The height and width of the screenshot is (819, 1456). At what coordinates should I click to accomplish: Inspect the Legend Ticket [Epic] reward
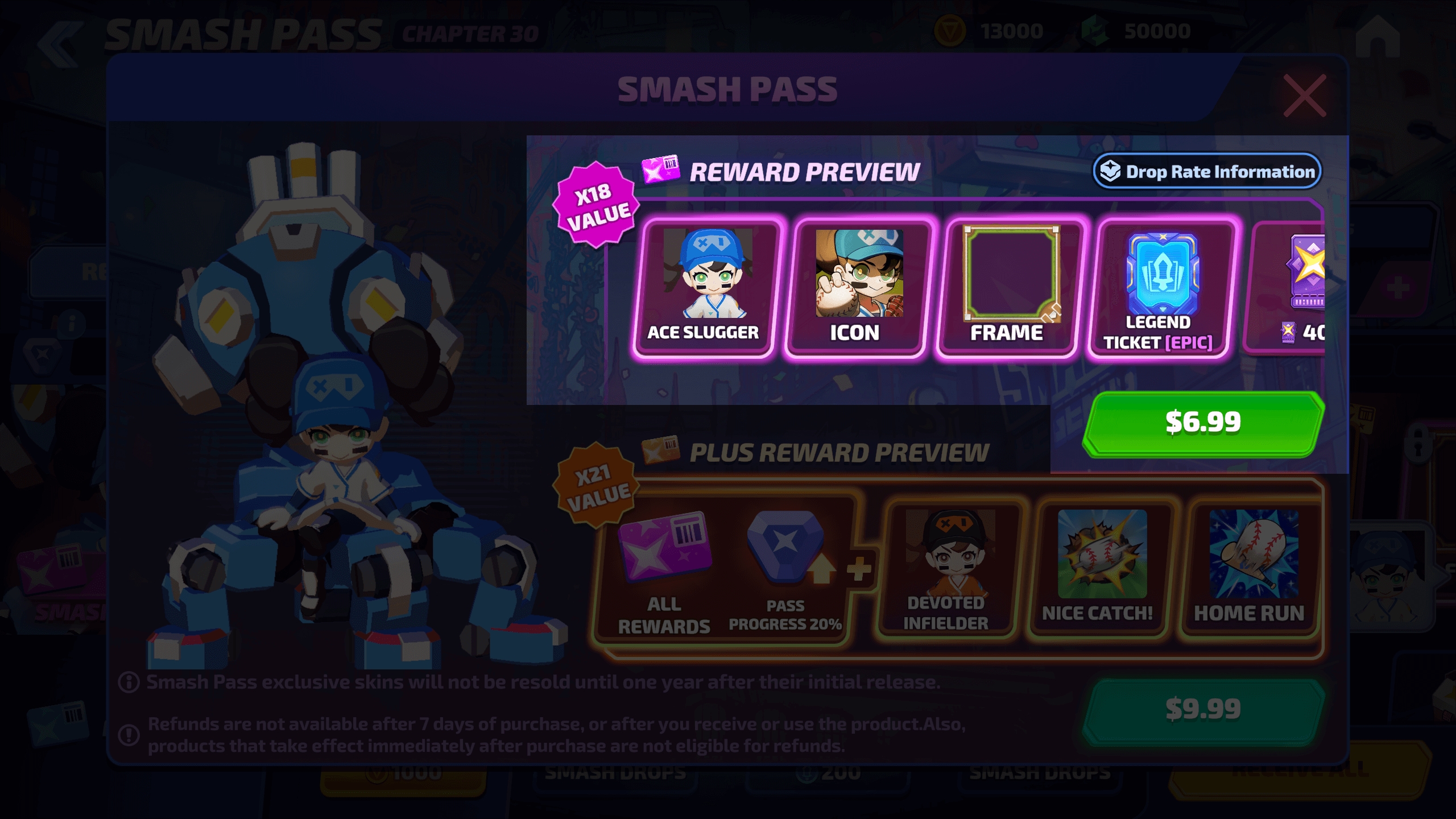pos(1161,288)
